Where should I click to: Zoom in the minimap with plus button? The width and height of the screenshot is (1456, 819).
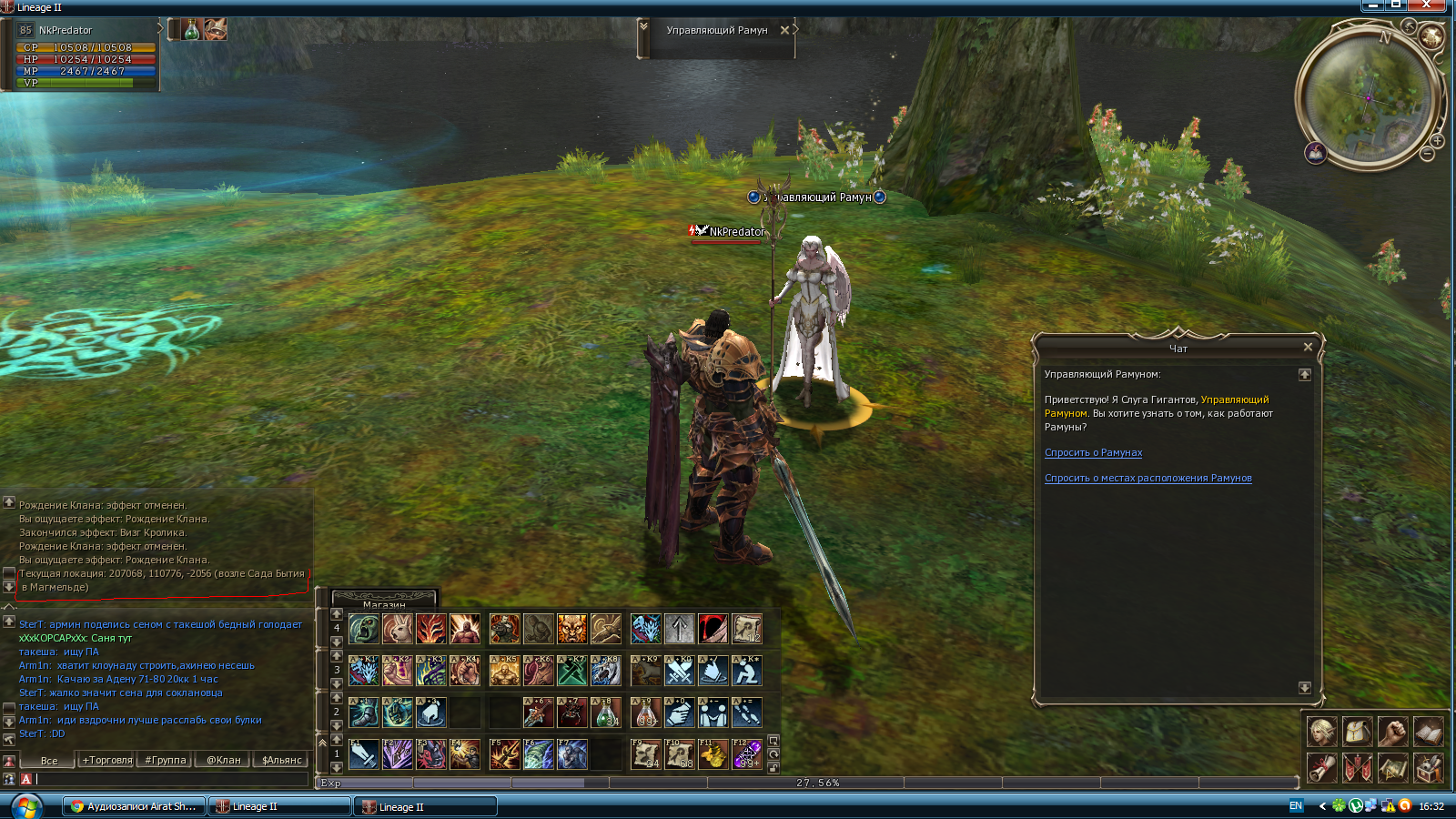[x=1437, y=141]
